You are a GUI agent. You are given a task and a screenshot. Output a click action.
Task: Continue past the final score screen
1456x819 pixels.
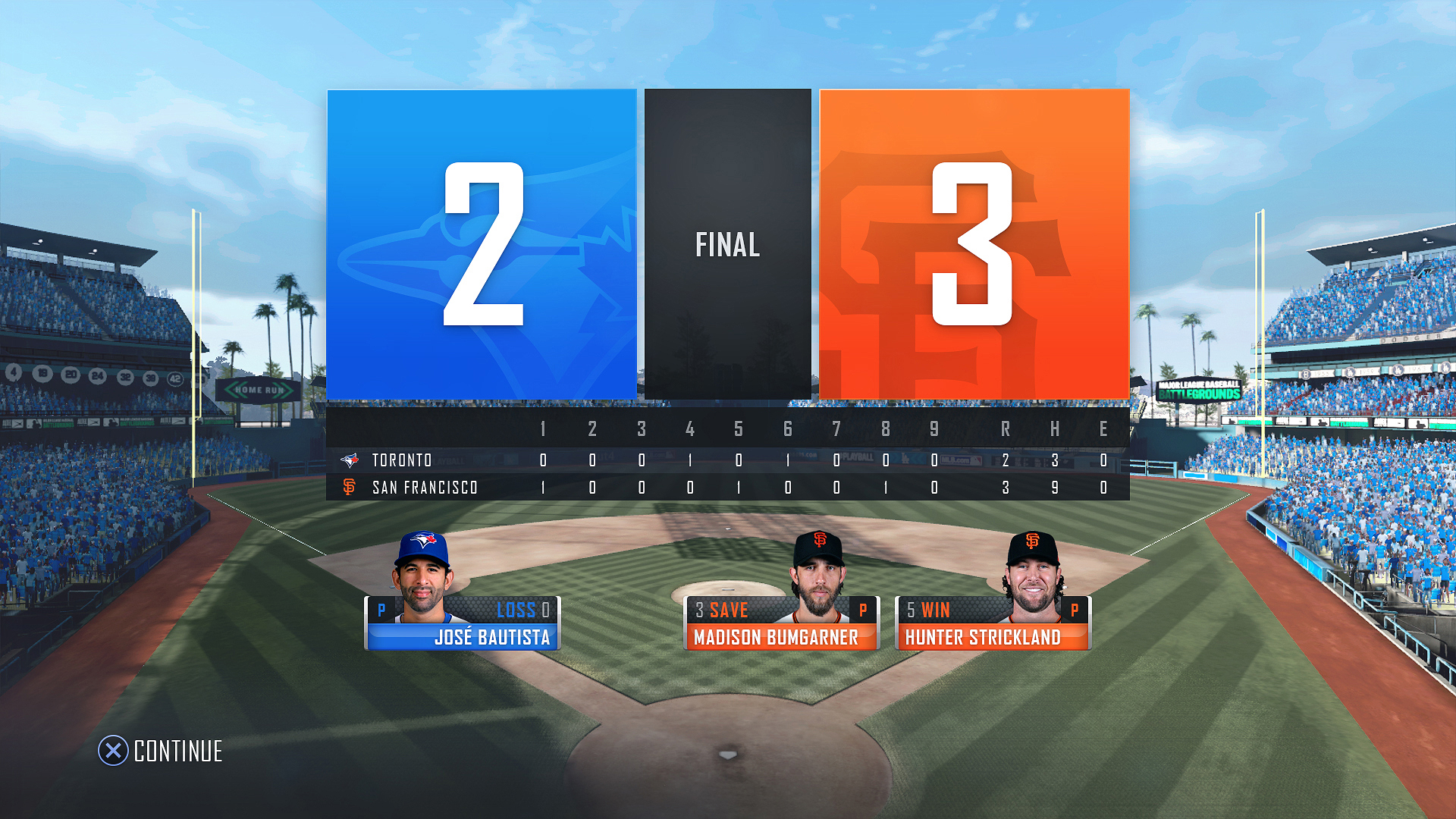(x=160, y=751)
